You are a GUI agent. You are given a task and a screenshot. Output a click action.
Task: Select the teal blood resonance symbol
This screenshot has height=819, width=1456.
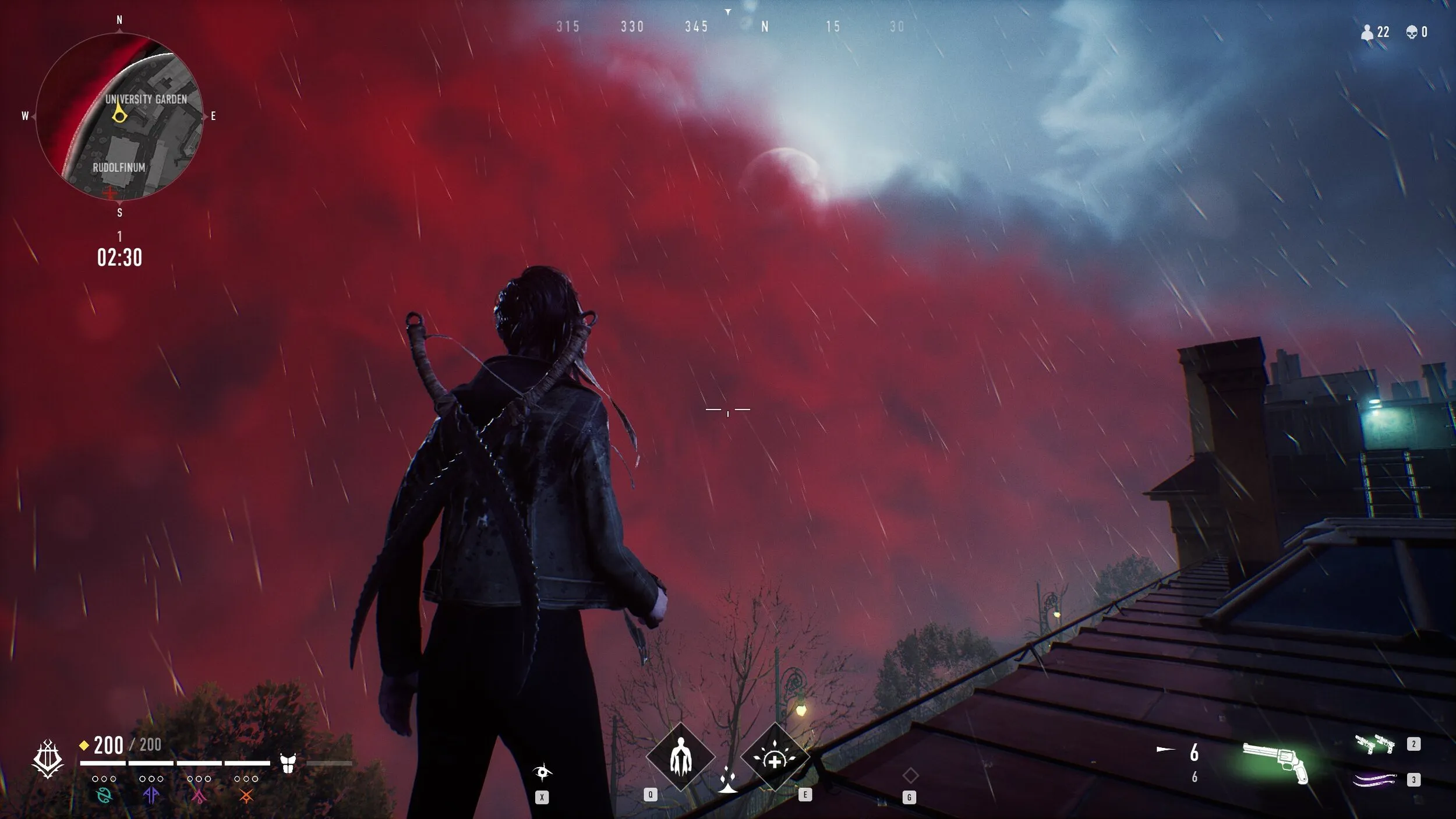click(104, 796)
